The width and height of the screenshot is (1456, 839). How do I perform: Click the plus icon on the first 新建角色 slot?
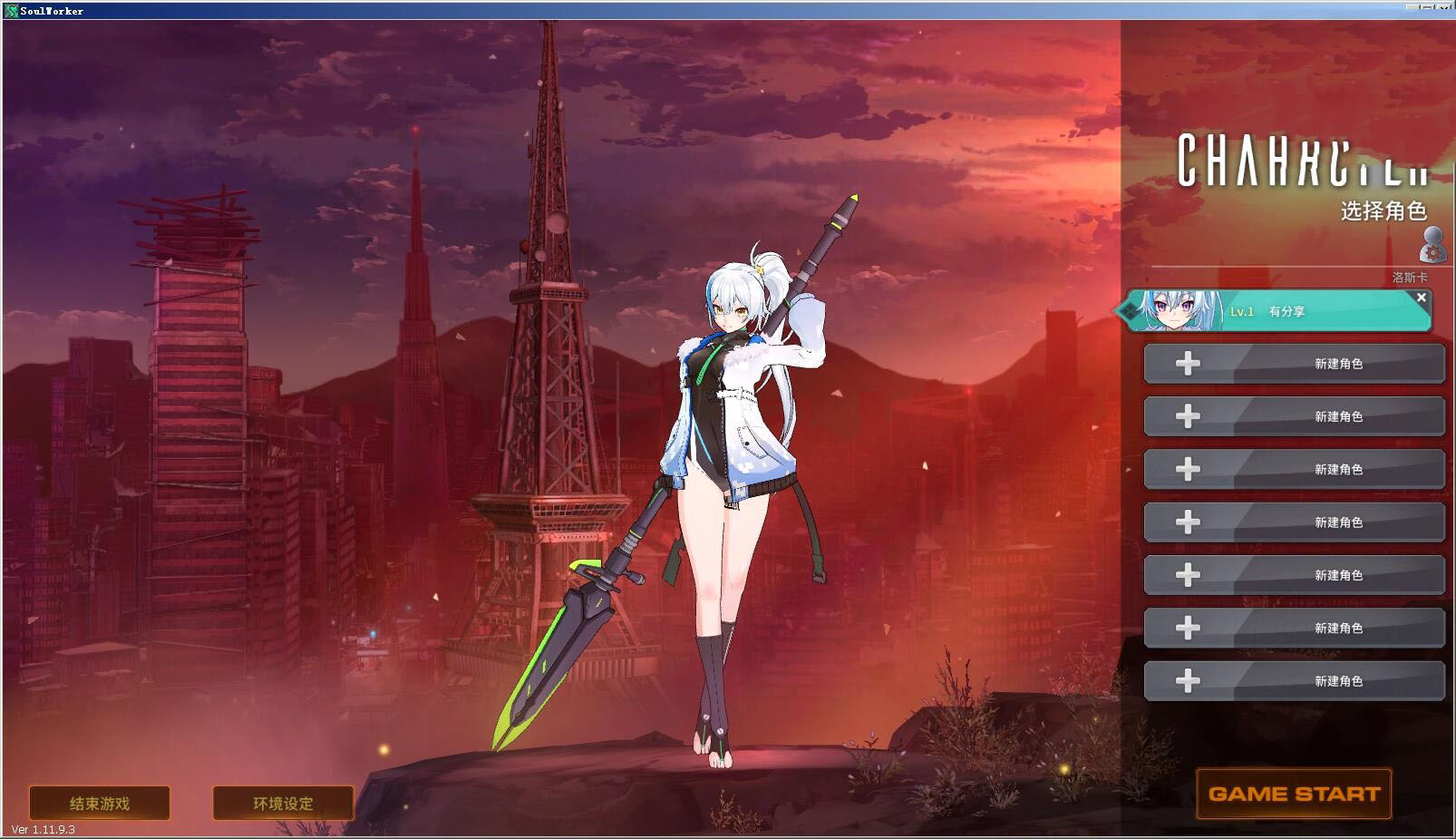(1188, 363)
